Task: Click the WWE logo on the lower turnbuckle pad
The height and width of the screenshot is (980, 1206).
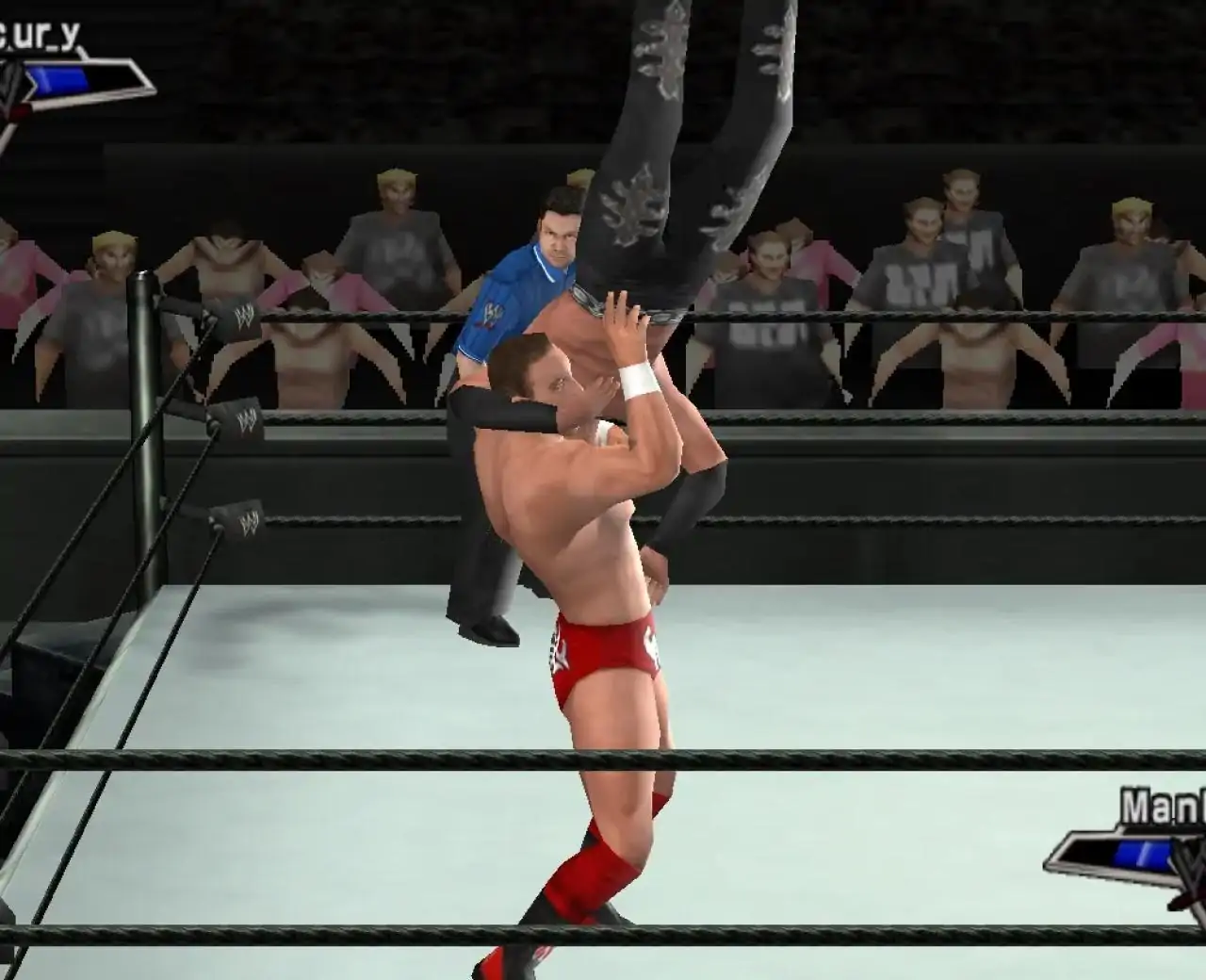Action: click(248, 517)
